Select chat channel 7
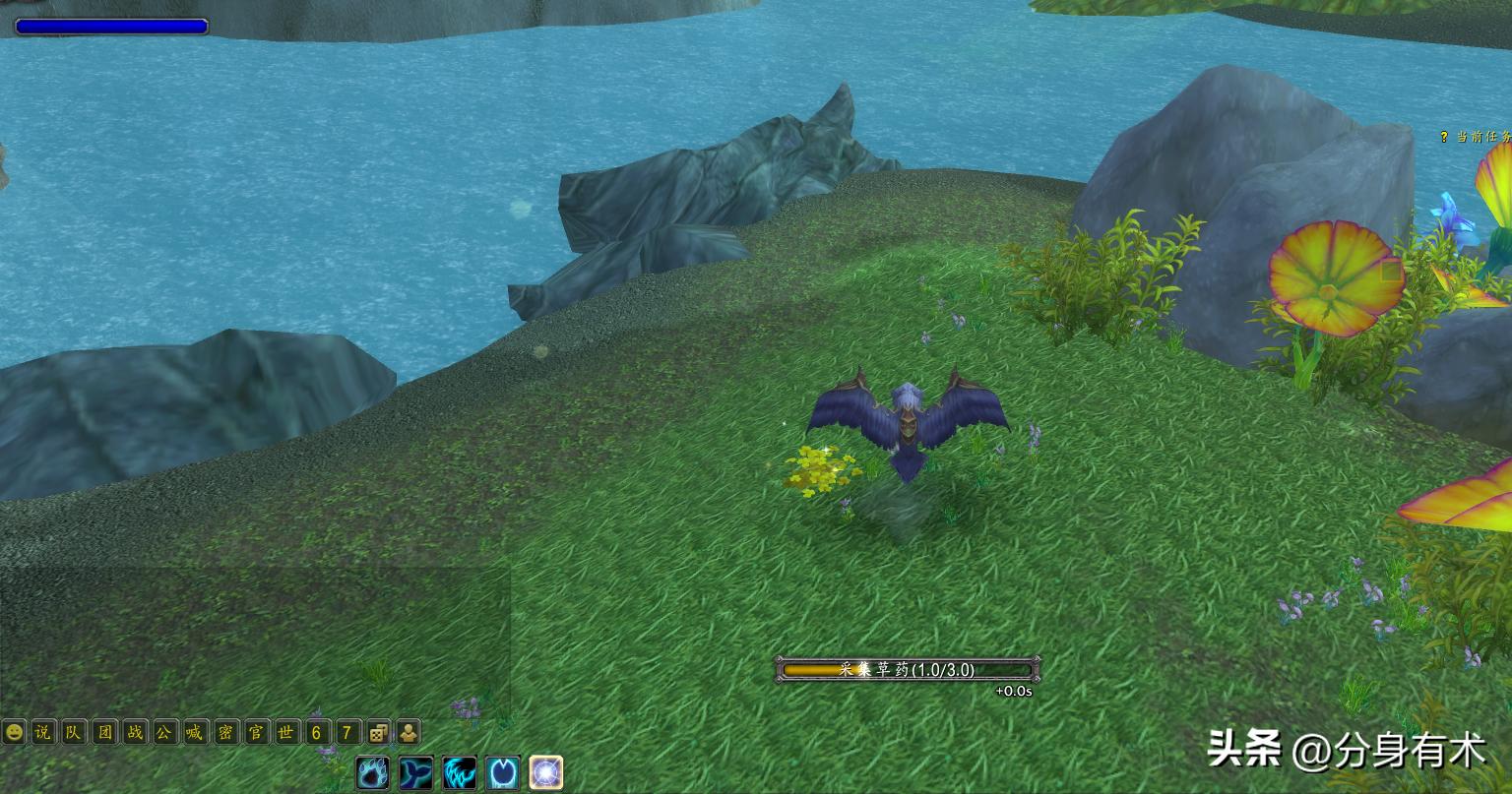Screen dimensions: 1512x794 pyautogui.click(x=347, y=733)
